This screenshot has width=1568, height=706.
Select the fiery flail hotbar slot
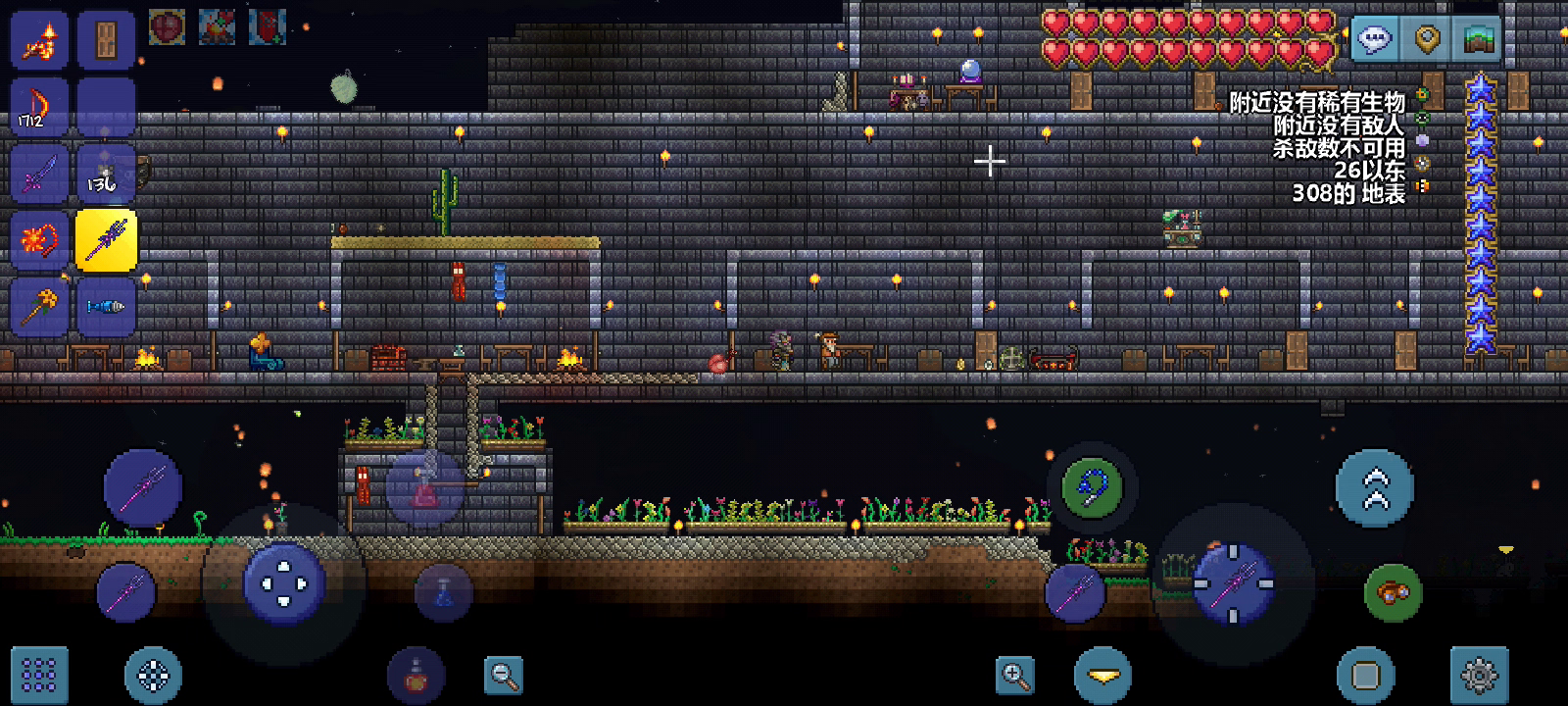[39, 239]
